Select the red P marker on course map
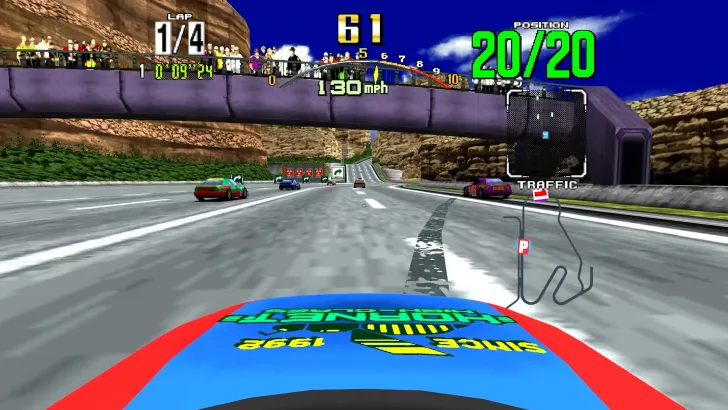This screenshot has width=728, height=410. pyautogui.click(x=522, y=246)
